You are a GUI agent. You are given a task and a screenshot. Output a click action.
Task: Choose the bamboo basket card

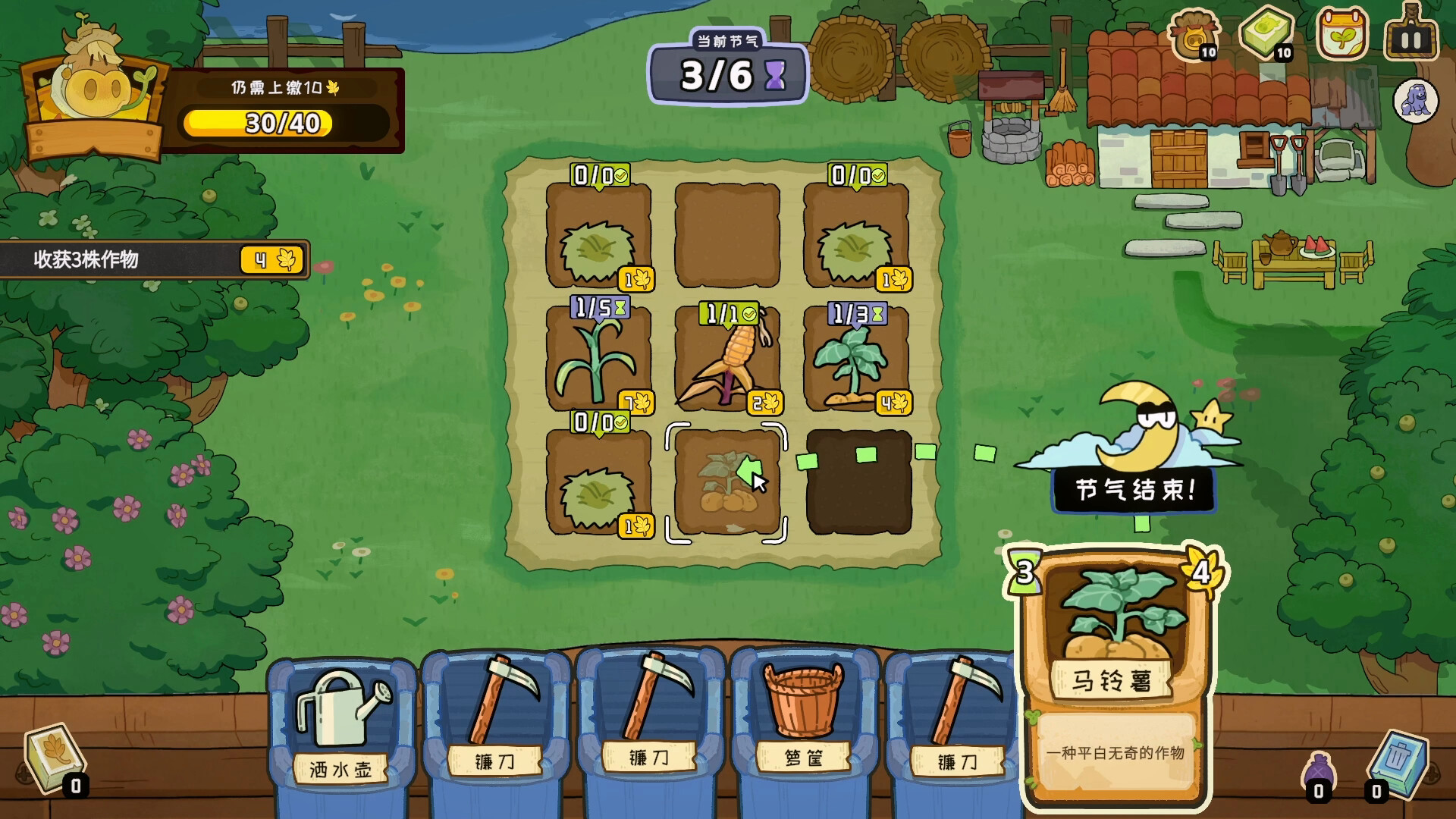(x=804, y=728)
